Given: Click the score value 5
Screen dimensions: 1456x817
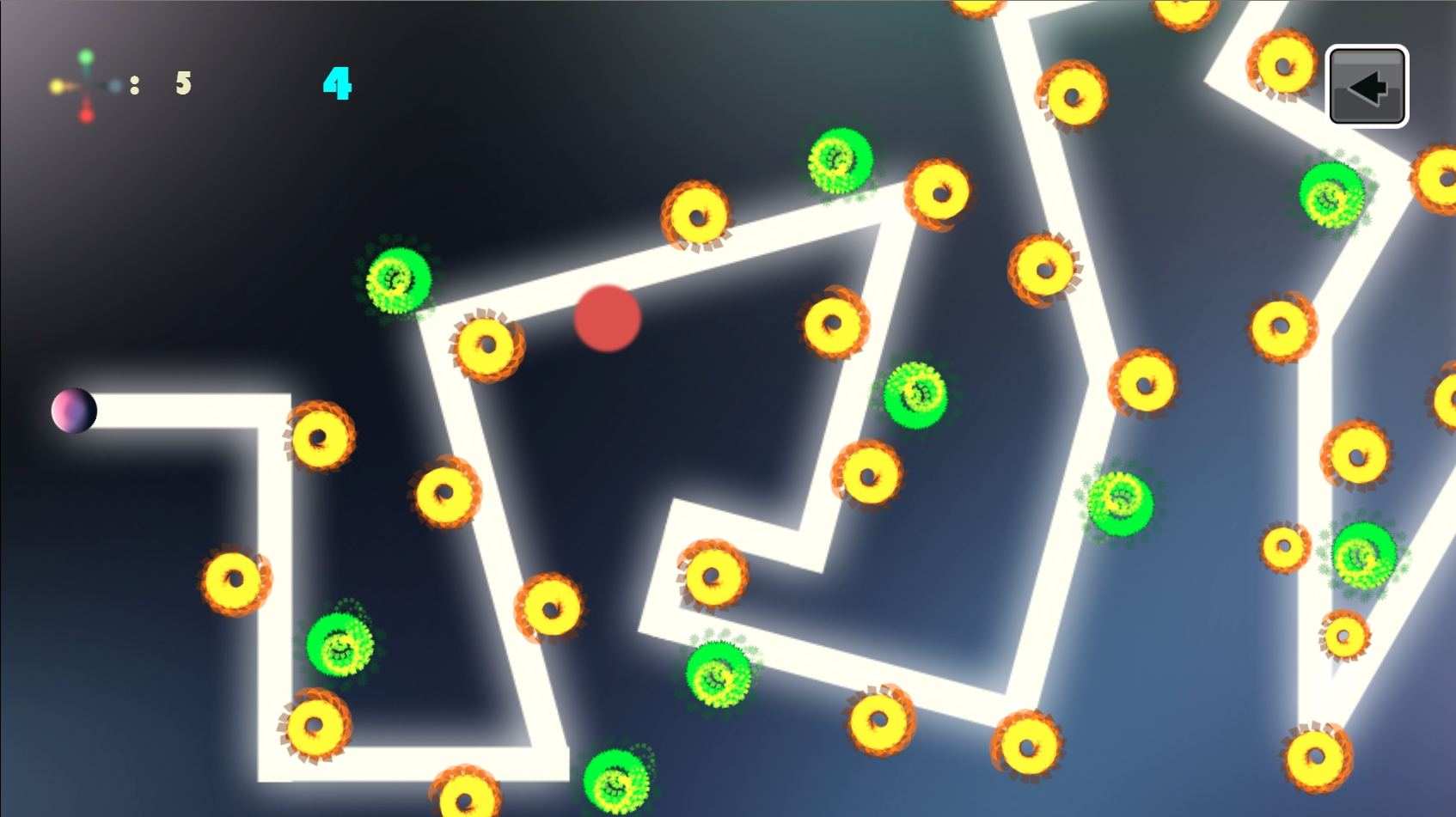Looking at the screenshot, I should click(180, 83).
